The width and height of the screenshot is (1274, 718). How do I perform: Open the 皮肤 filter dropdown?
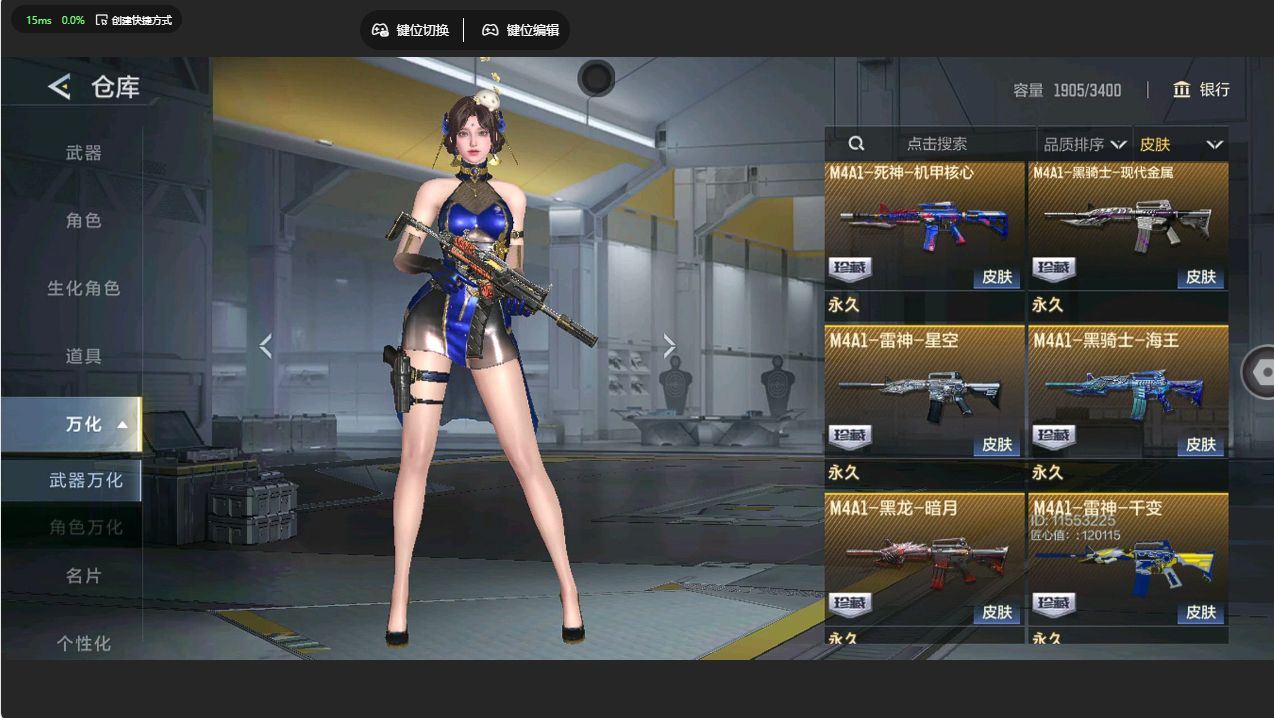click(x=1180, y=145)
